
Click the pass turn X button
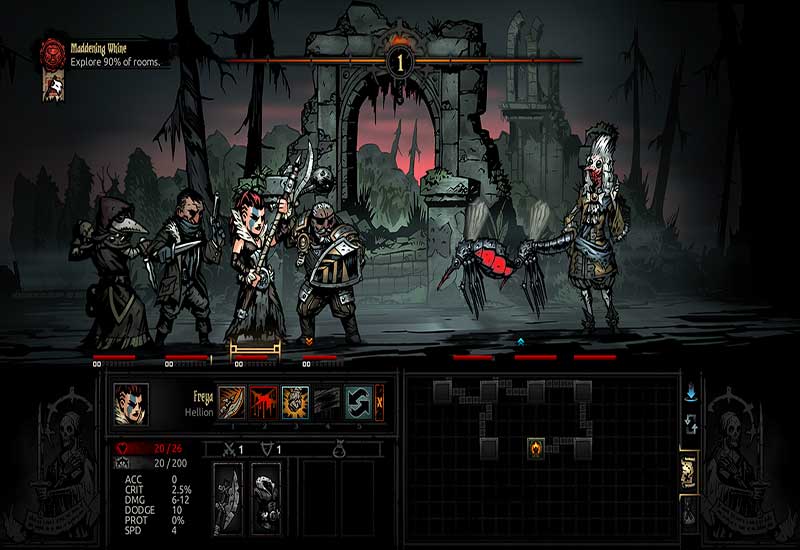tap(380, 401)
